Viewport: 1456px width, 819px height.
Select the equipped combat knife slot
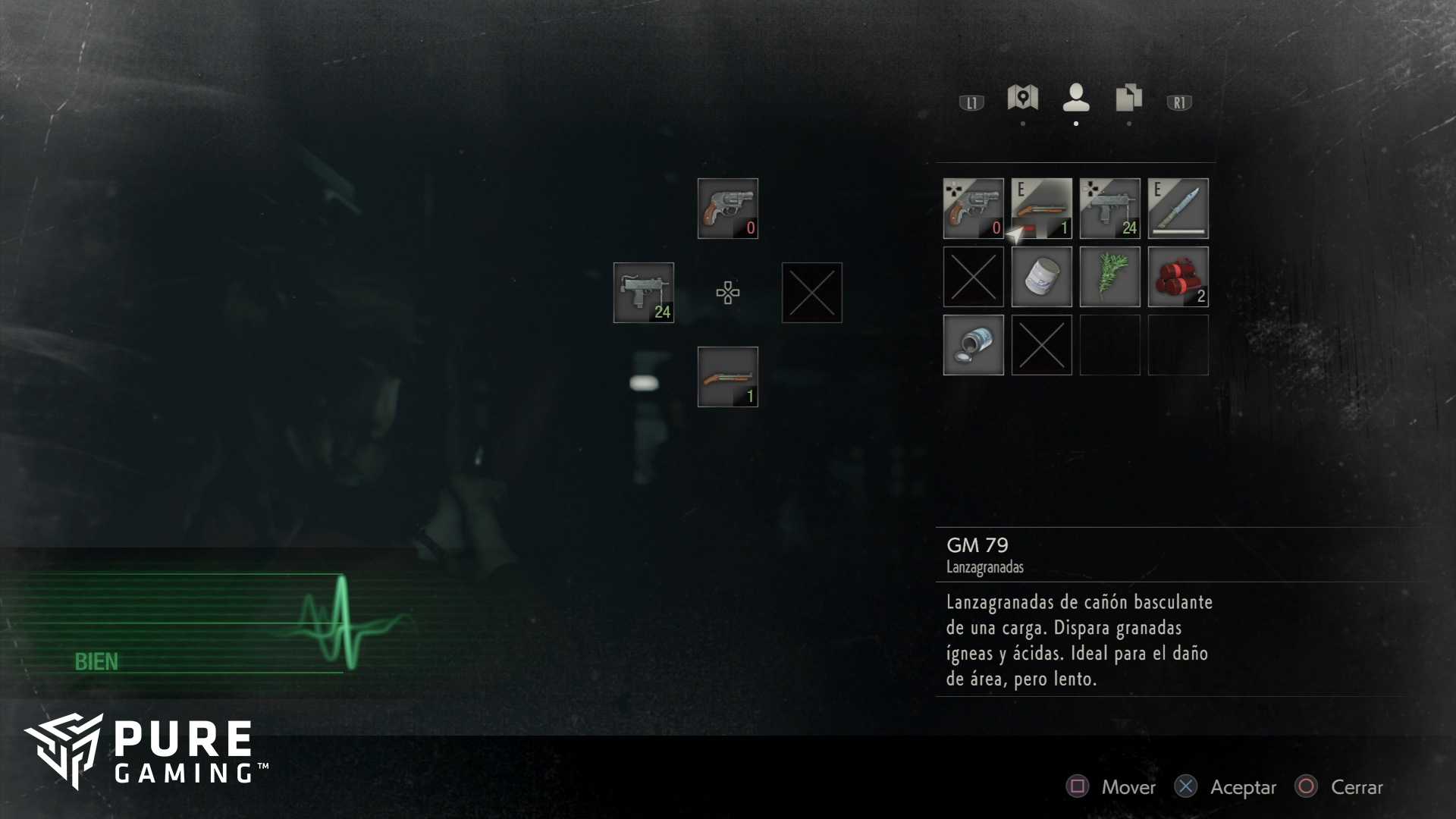click(1178, 209)
